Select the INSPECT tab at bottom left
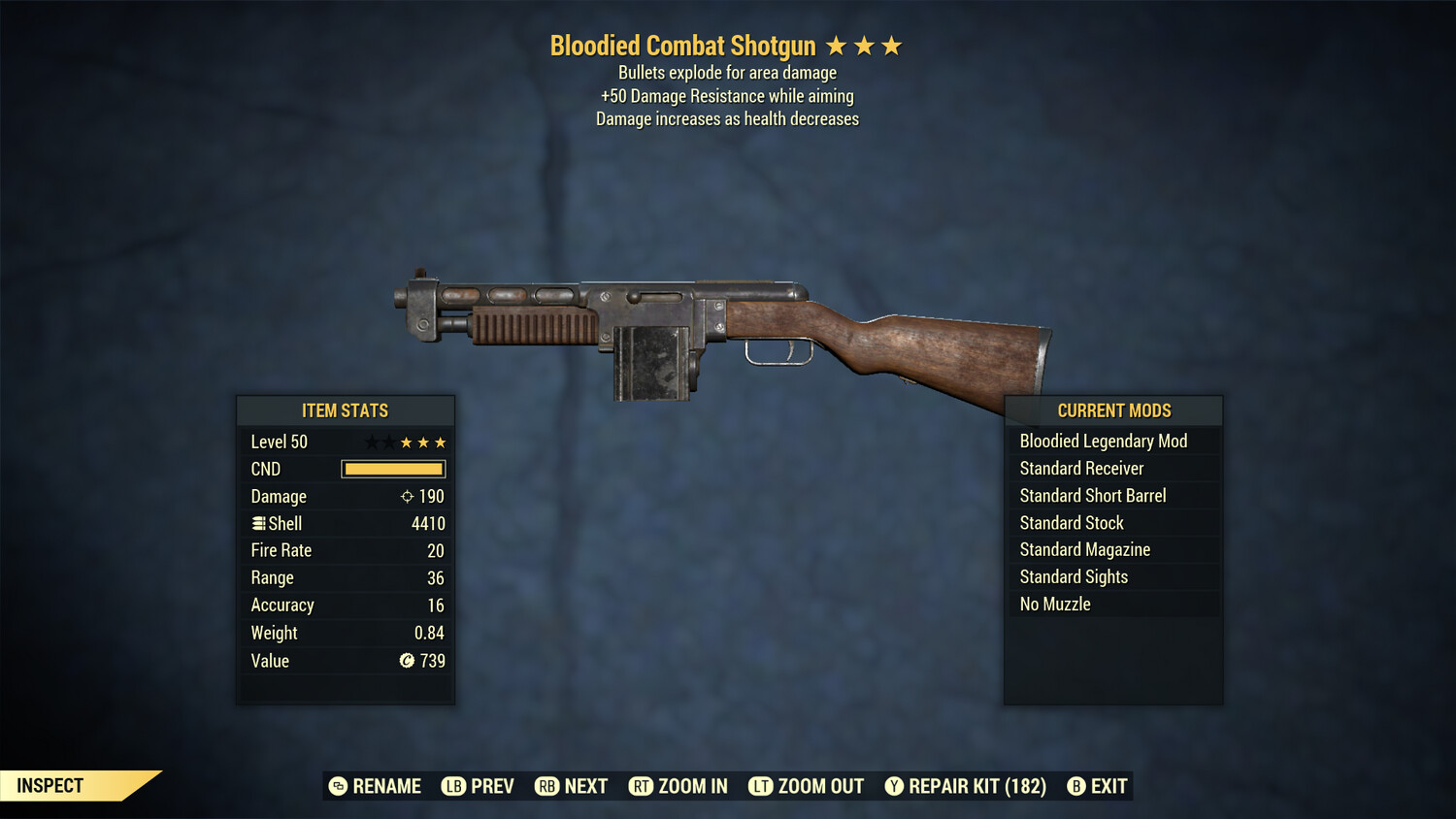Screen dimensions: 1456x819 50,786
